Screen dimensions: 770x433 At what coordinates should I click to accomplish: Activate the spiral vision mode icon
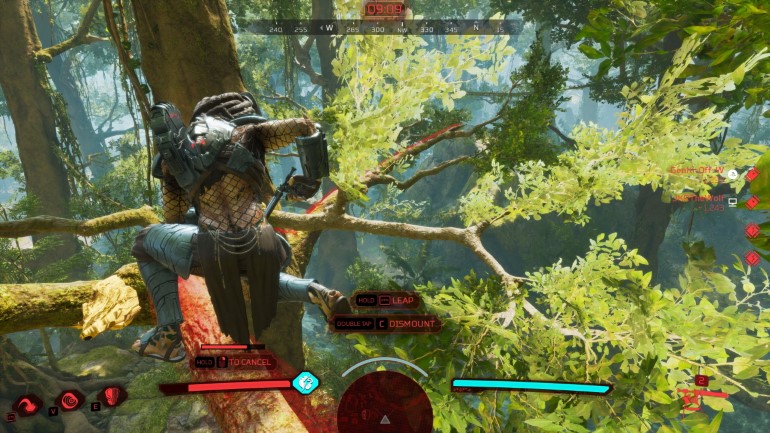click(69, 401)
